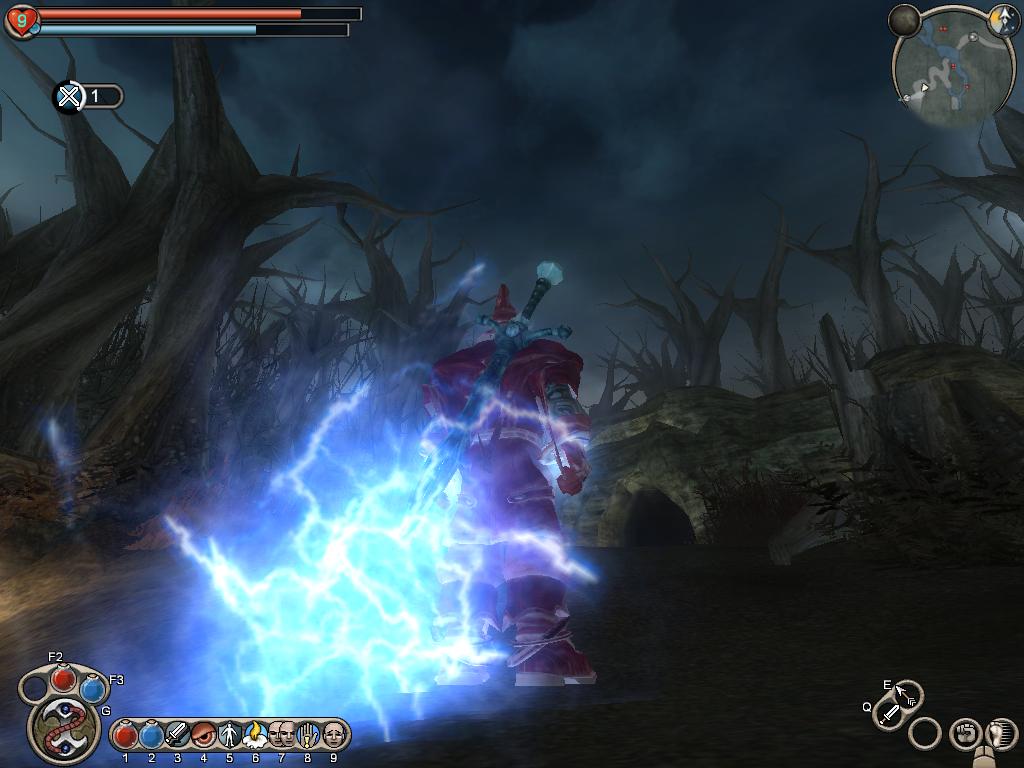Switch to the bow and arrow weapon

(x=905, y=694)
